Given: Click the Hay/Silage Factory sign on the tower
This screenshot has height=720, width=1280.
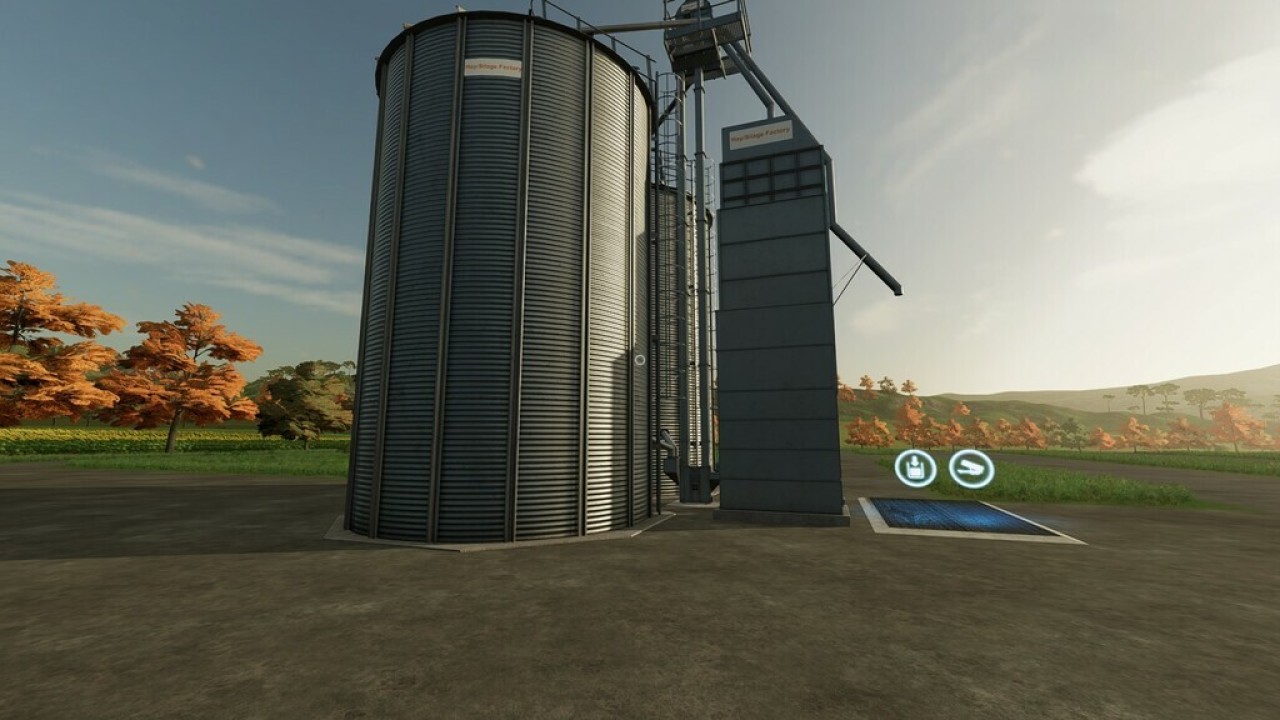Looking at the screenshot, I should tap(763, 133).
